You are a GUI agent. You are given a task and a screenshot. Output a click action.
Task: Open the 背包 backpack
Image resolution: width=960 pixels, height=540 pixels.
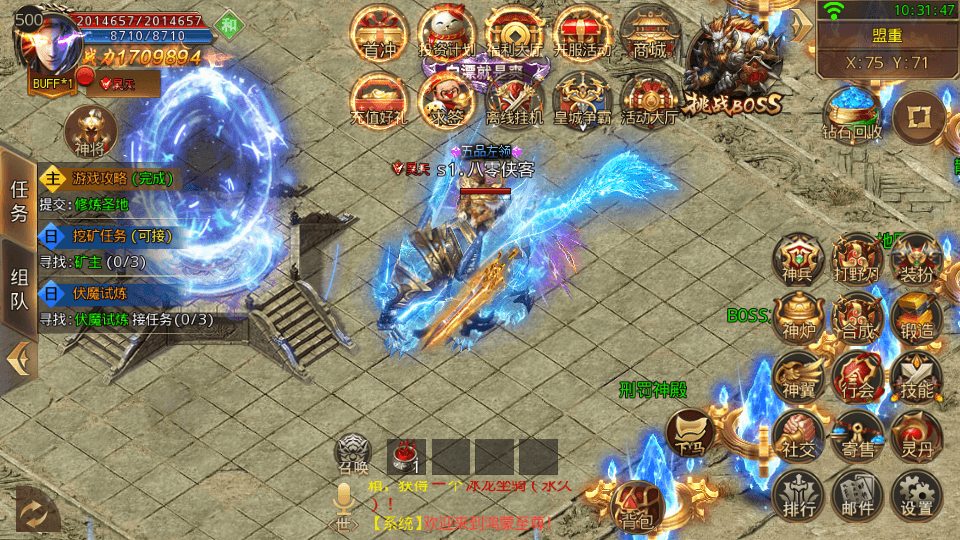(637, 506)
